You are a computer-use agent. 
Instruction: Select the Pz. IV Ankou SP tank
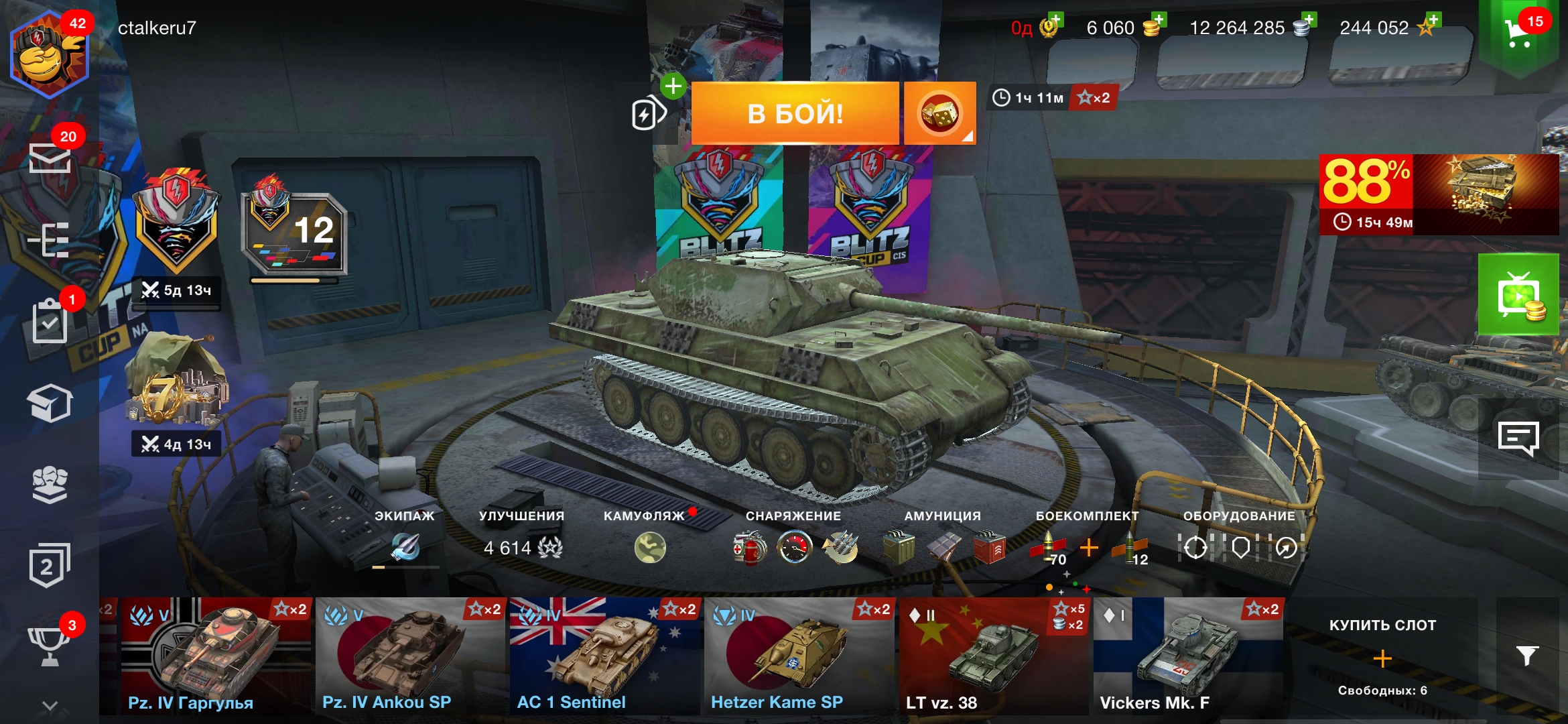(410, 657)
